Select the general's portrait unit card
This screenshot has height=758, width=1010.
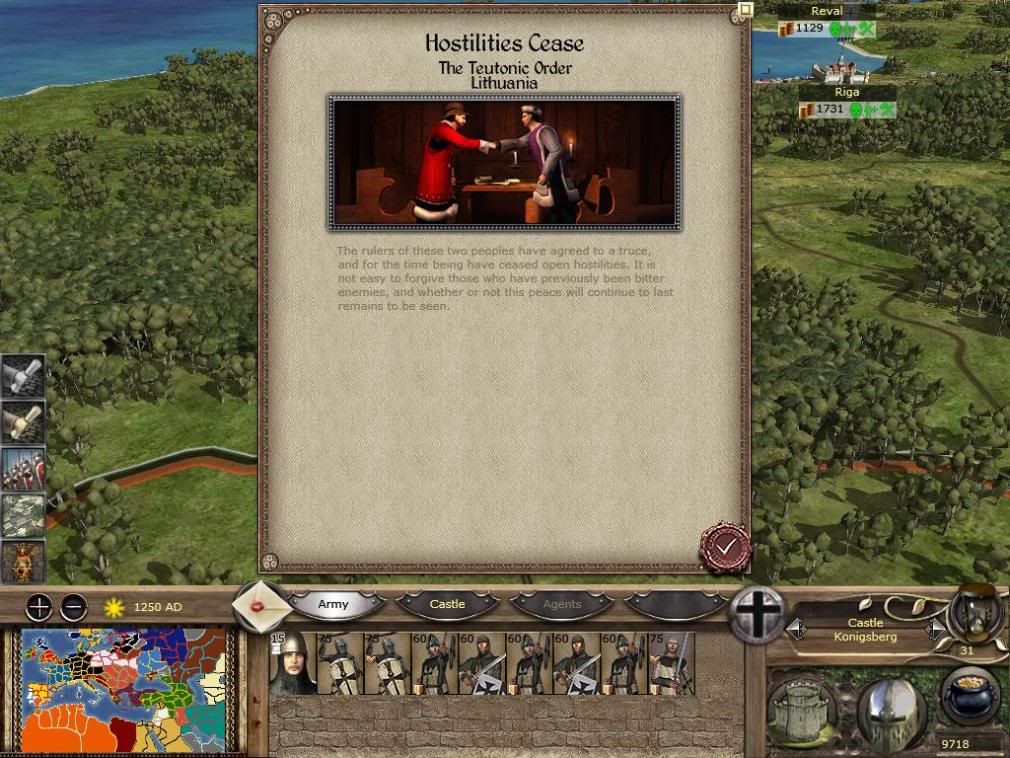point(292,663)
